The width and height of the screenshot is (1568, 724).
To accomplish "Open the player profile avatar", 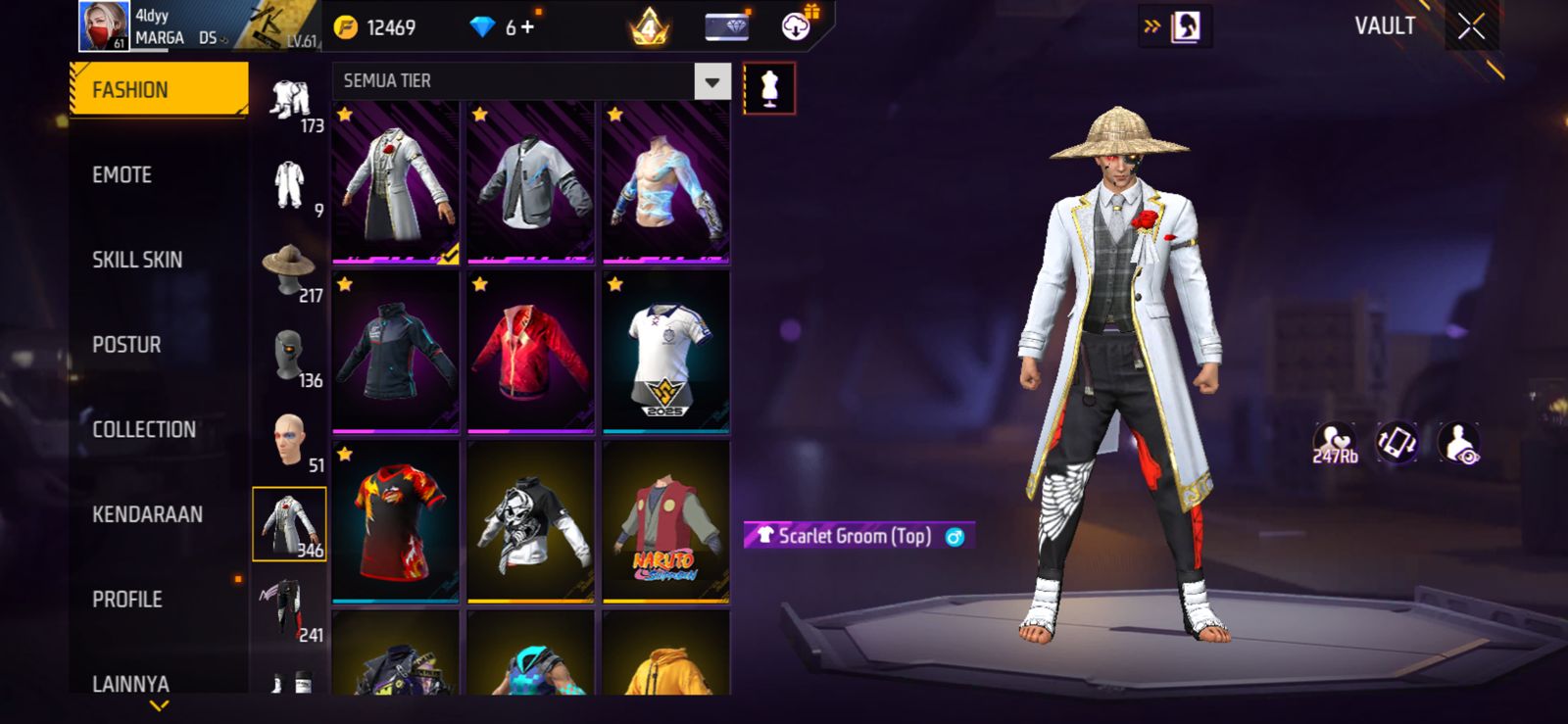I will pos(103,26).
